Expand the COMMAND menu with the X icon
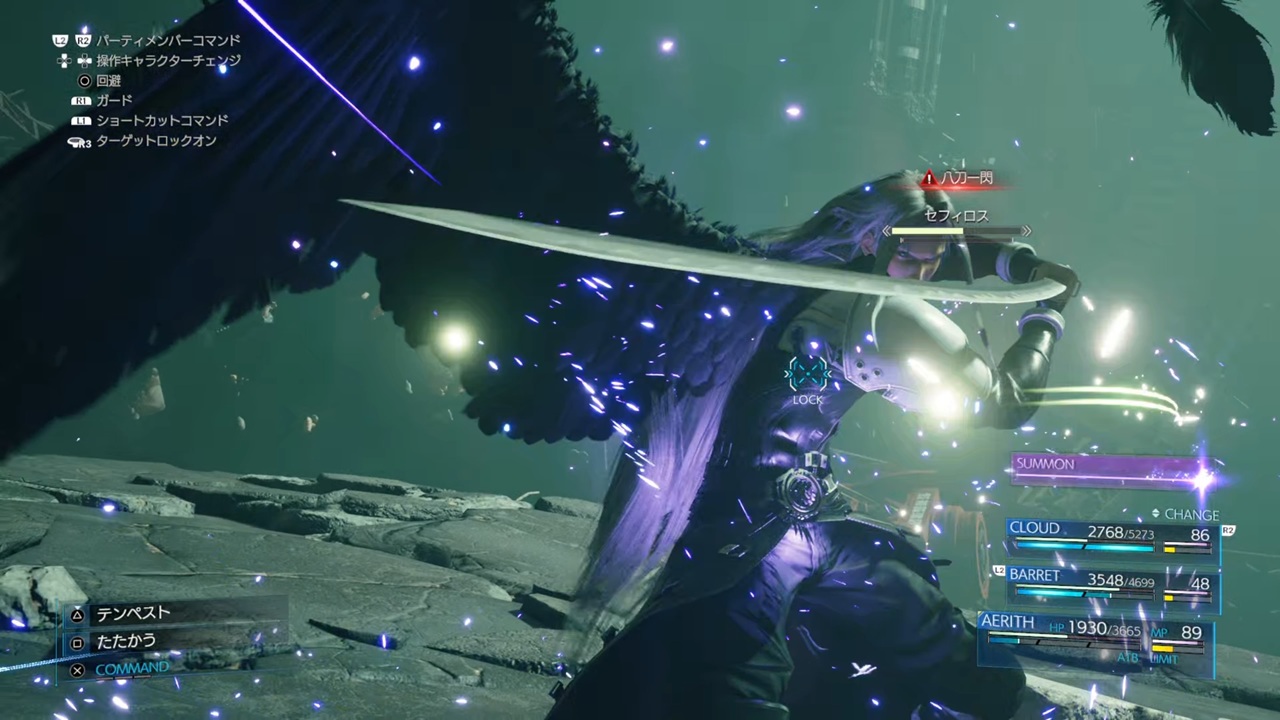1280x720 pixels. click(77, 668)
